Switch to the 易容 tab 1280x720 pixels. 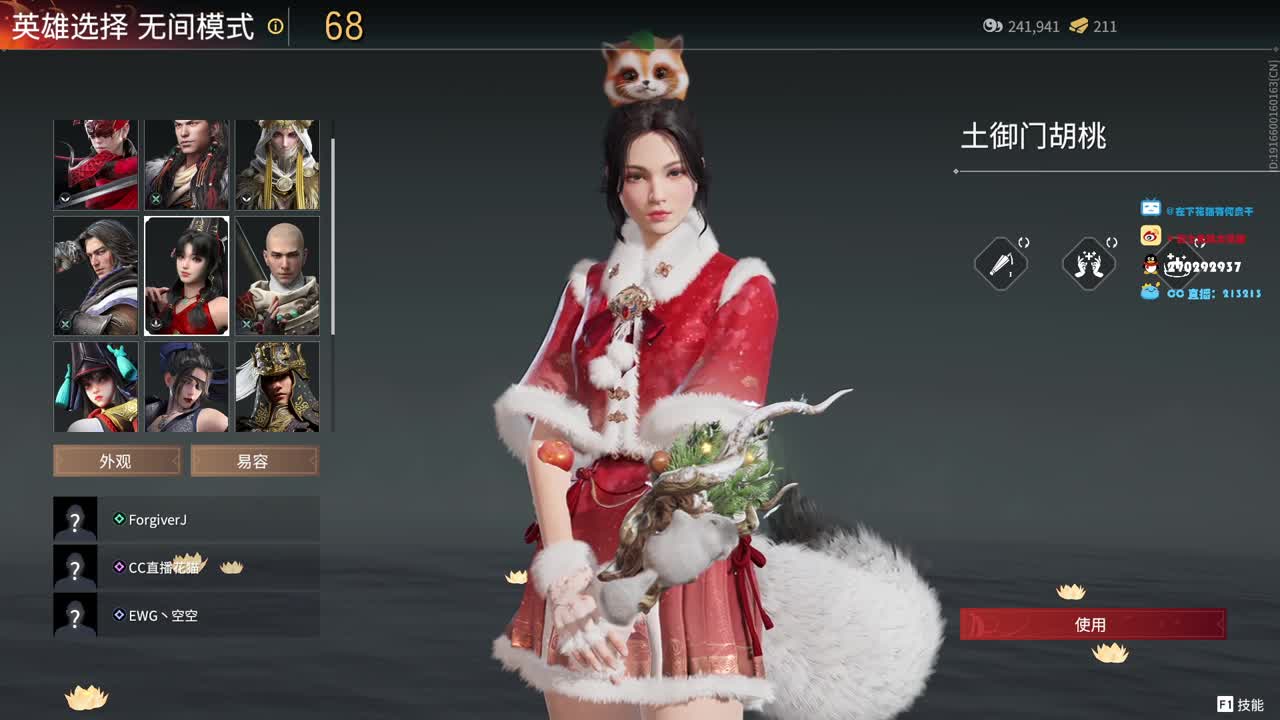point(254,460)
